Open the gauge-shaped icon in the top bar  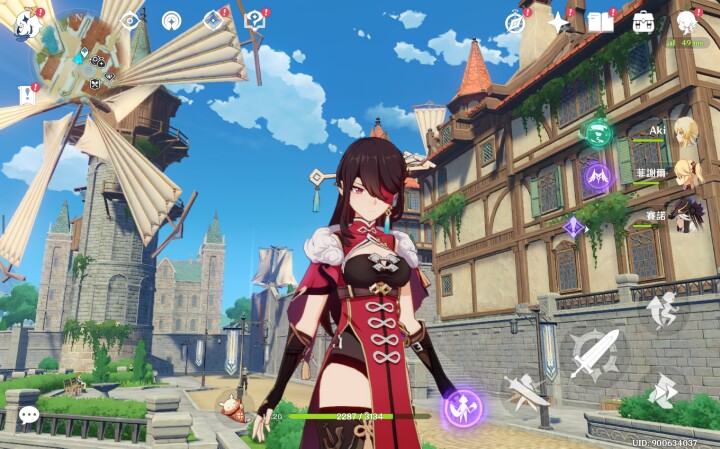[171, 21]
